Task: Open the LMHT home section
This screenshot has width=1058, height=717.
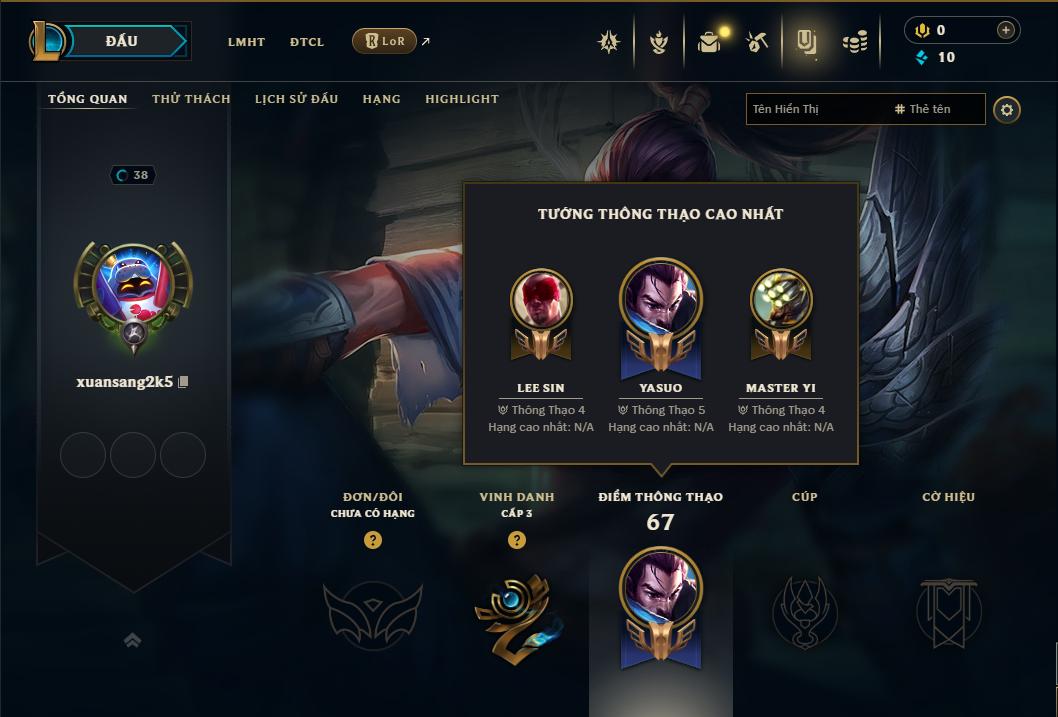Action: click(x=246, y=42)
